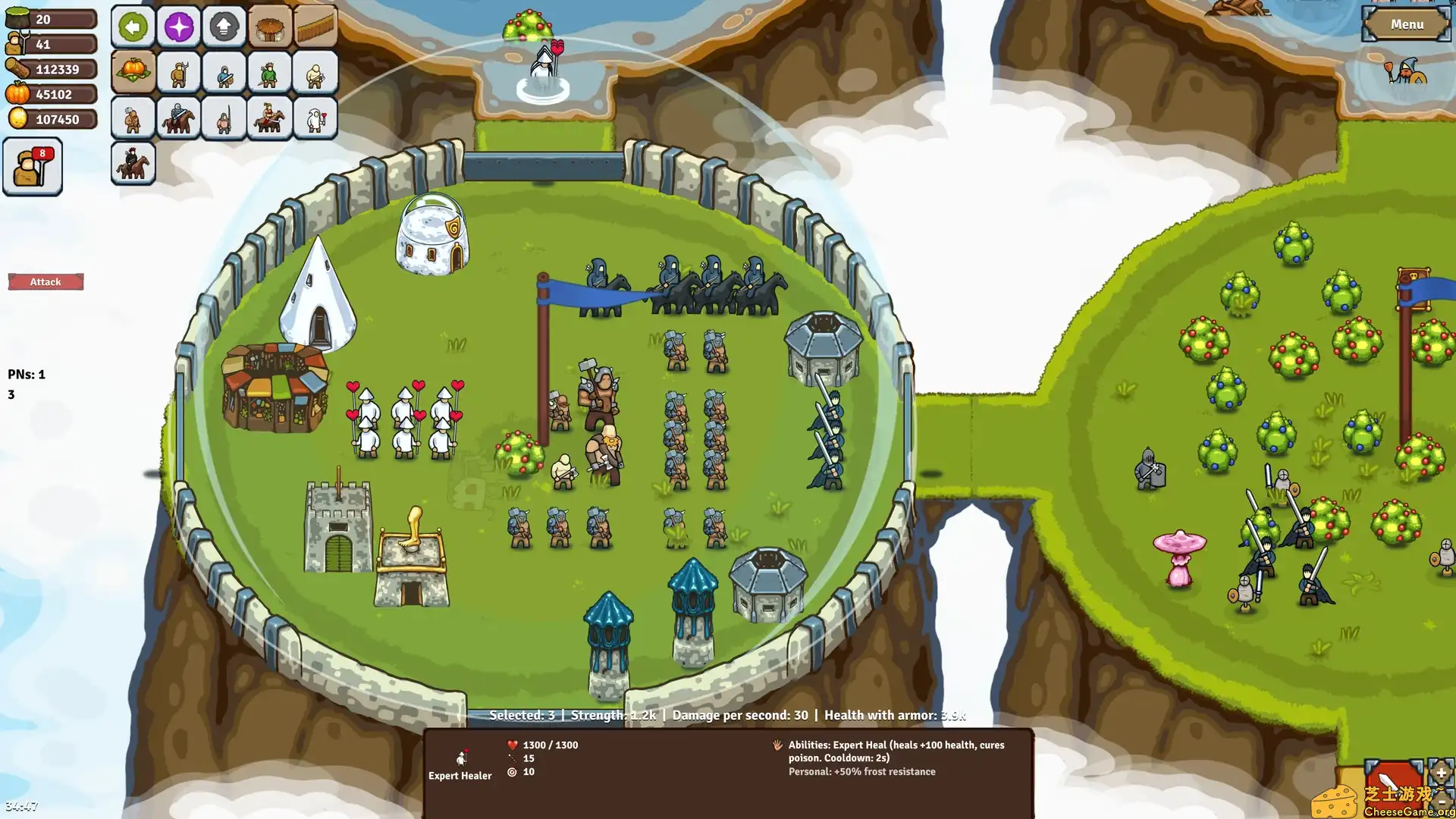Viewport: 1456px width, 819px height.
Task: Select the worker with hammer icon
Action: (133, 118)
